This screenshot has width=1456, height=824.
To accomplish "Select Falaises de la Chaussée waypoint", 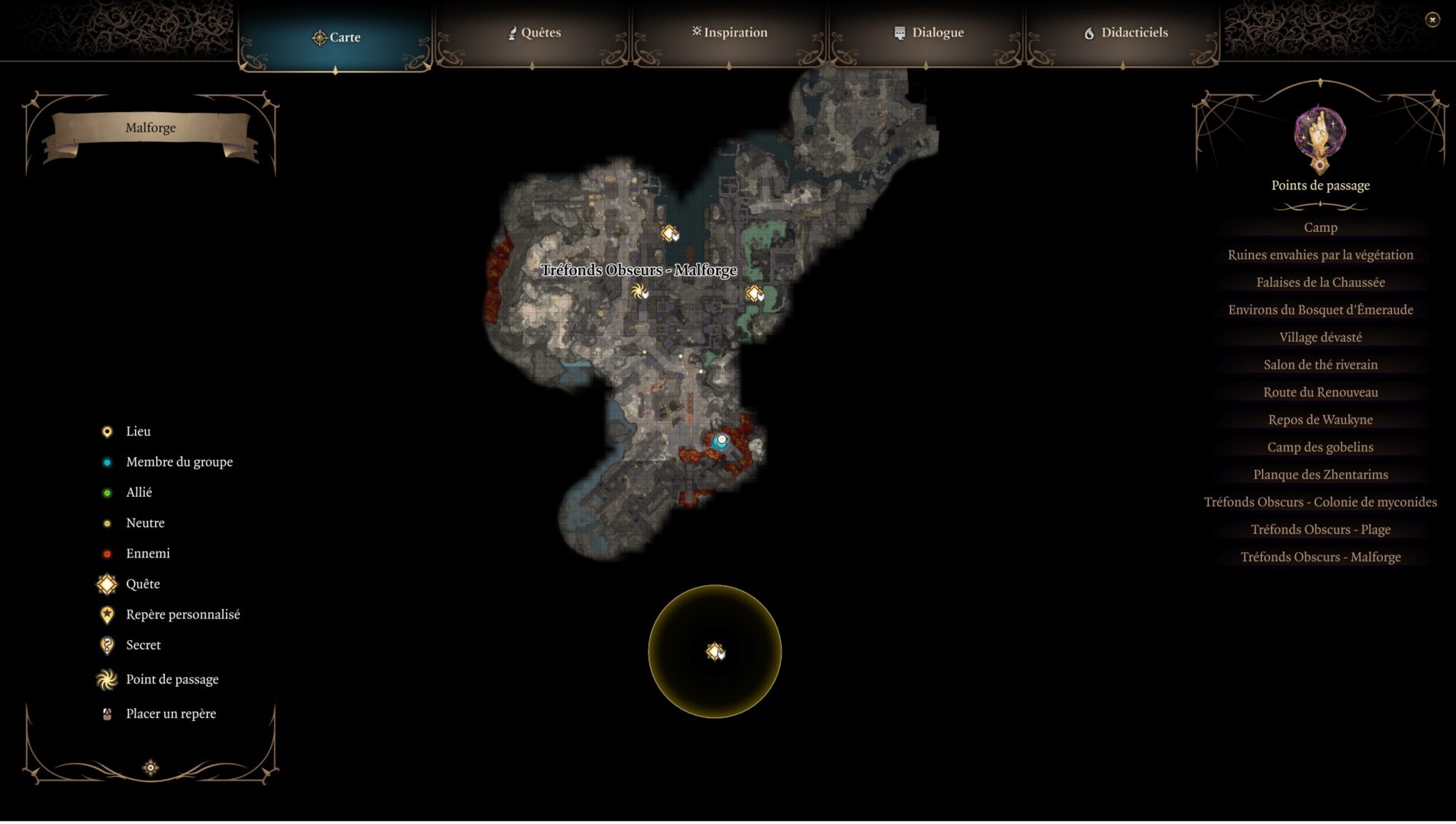I will (1320, 282).
